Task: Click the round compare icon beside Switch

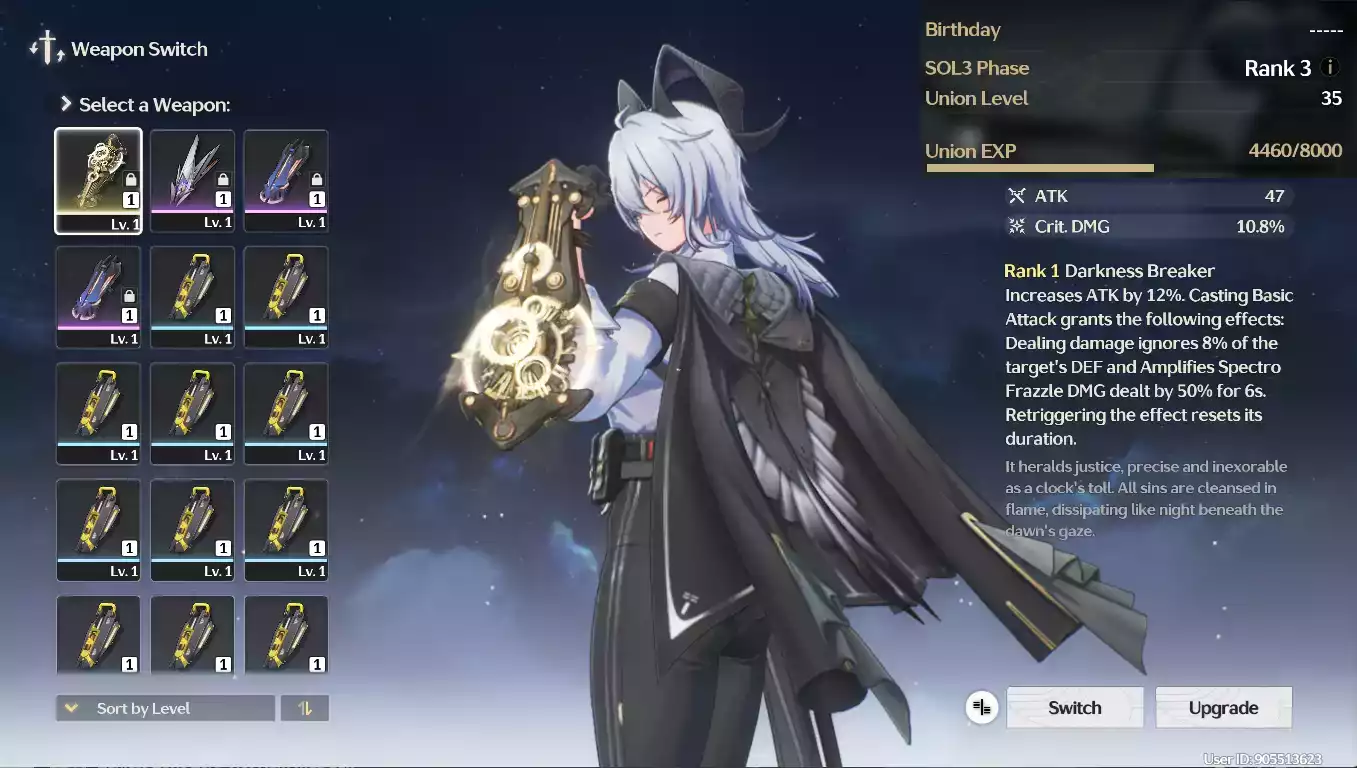Action: pyautogui.click(x=982, y=708)
